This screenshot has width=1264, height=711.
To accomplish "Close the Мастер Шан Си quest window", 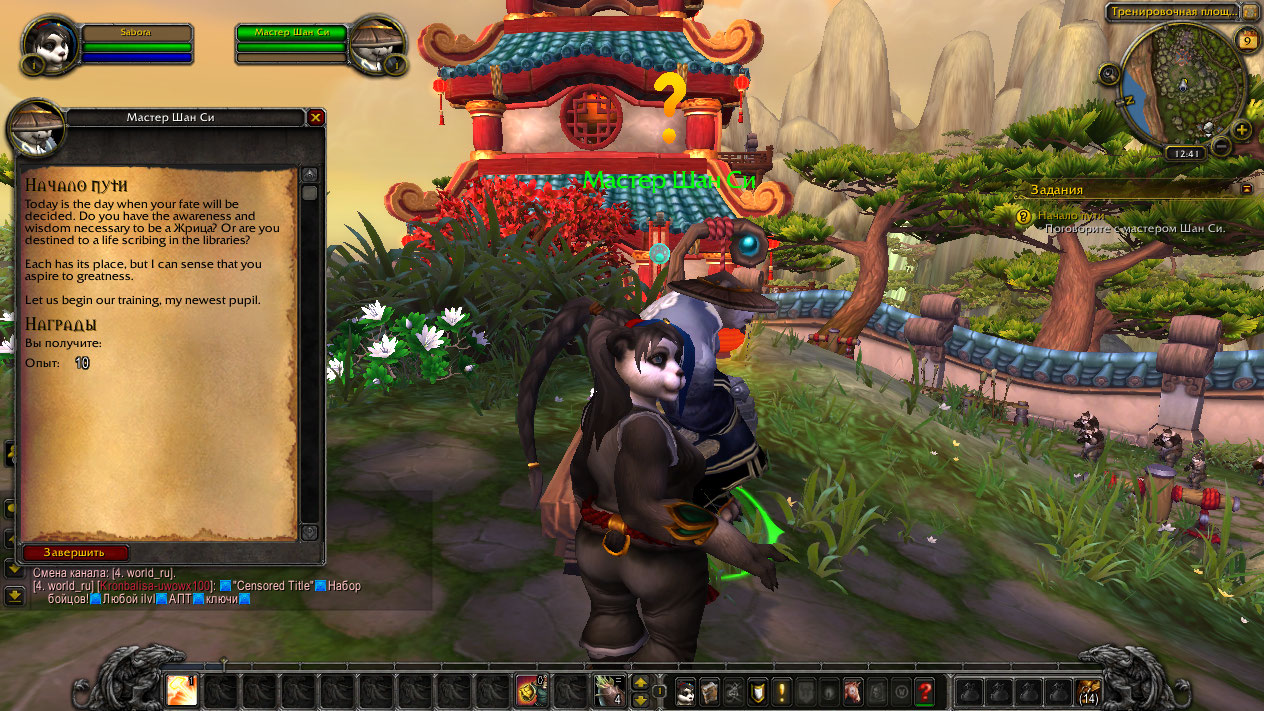I will (316, 118).
